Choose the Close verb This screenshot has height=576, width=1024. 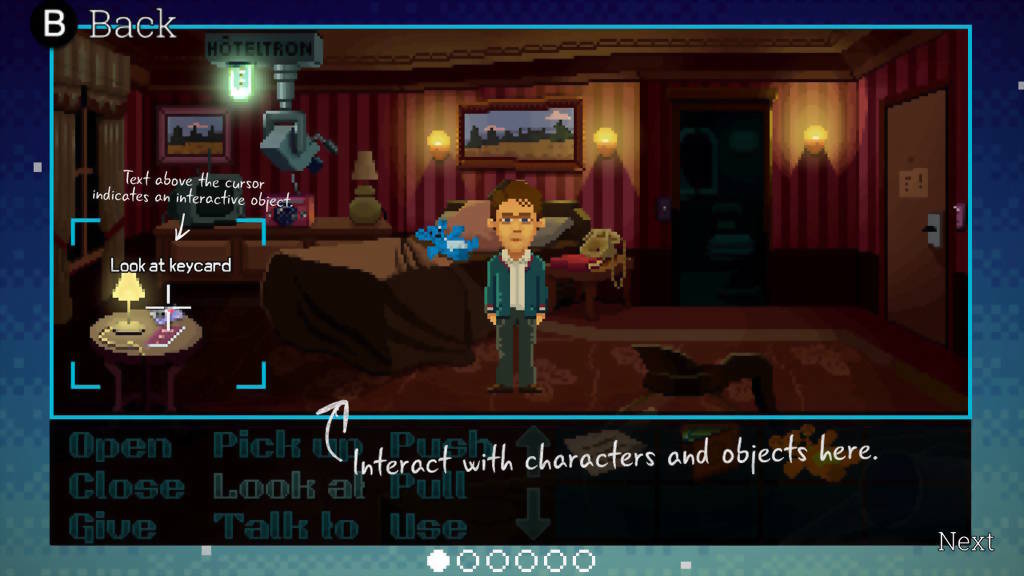point(126,487)
